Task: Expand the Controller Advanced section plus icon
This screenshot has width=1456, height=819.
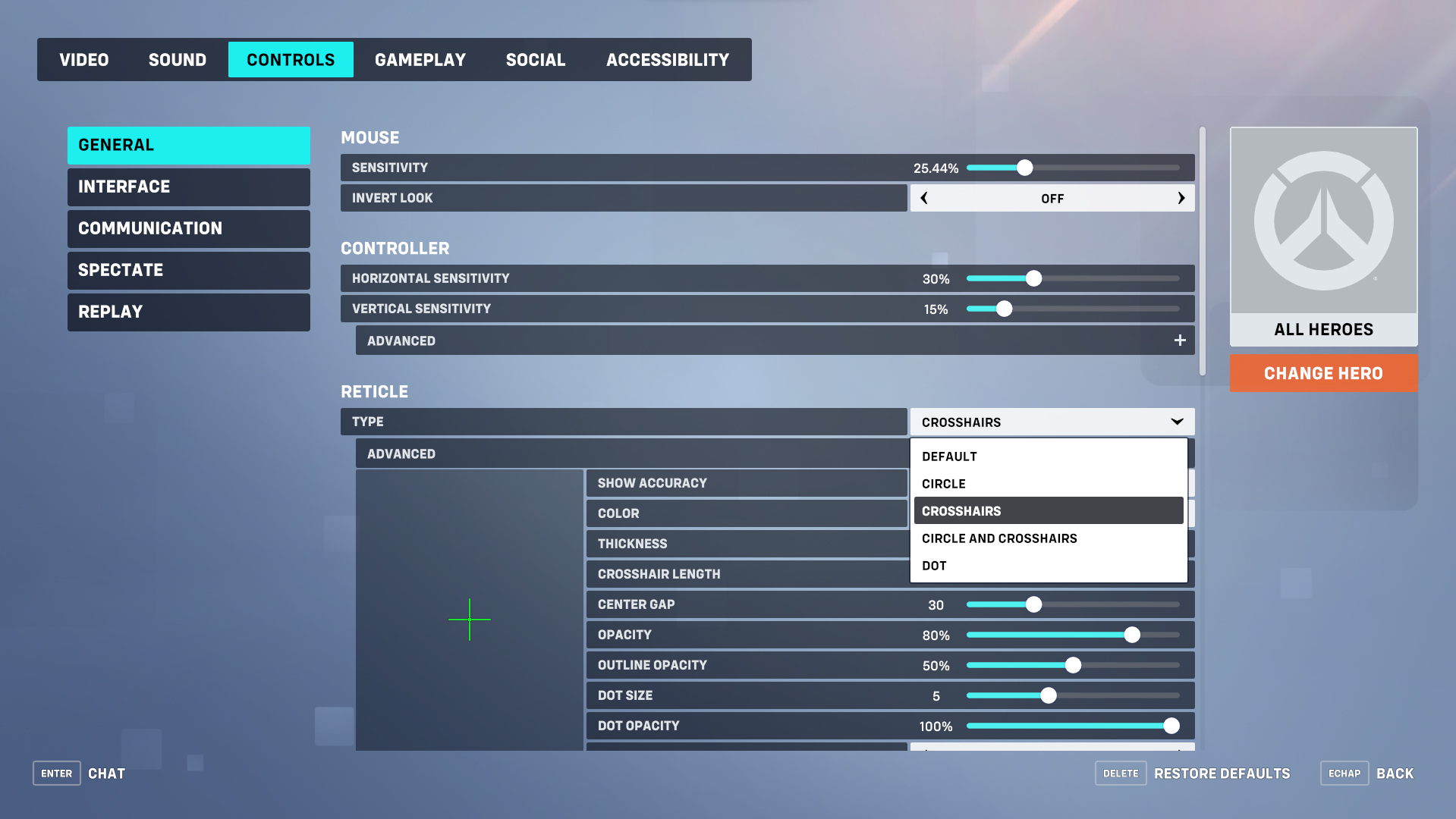Action: coord(1180,340)
